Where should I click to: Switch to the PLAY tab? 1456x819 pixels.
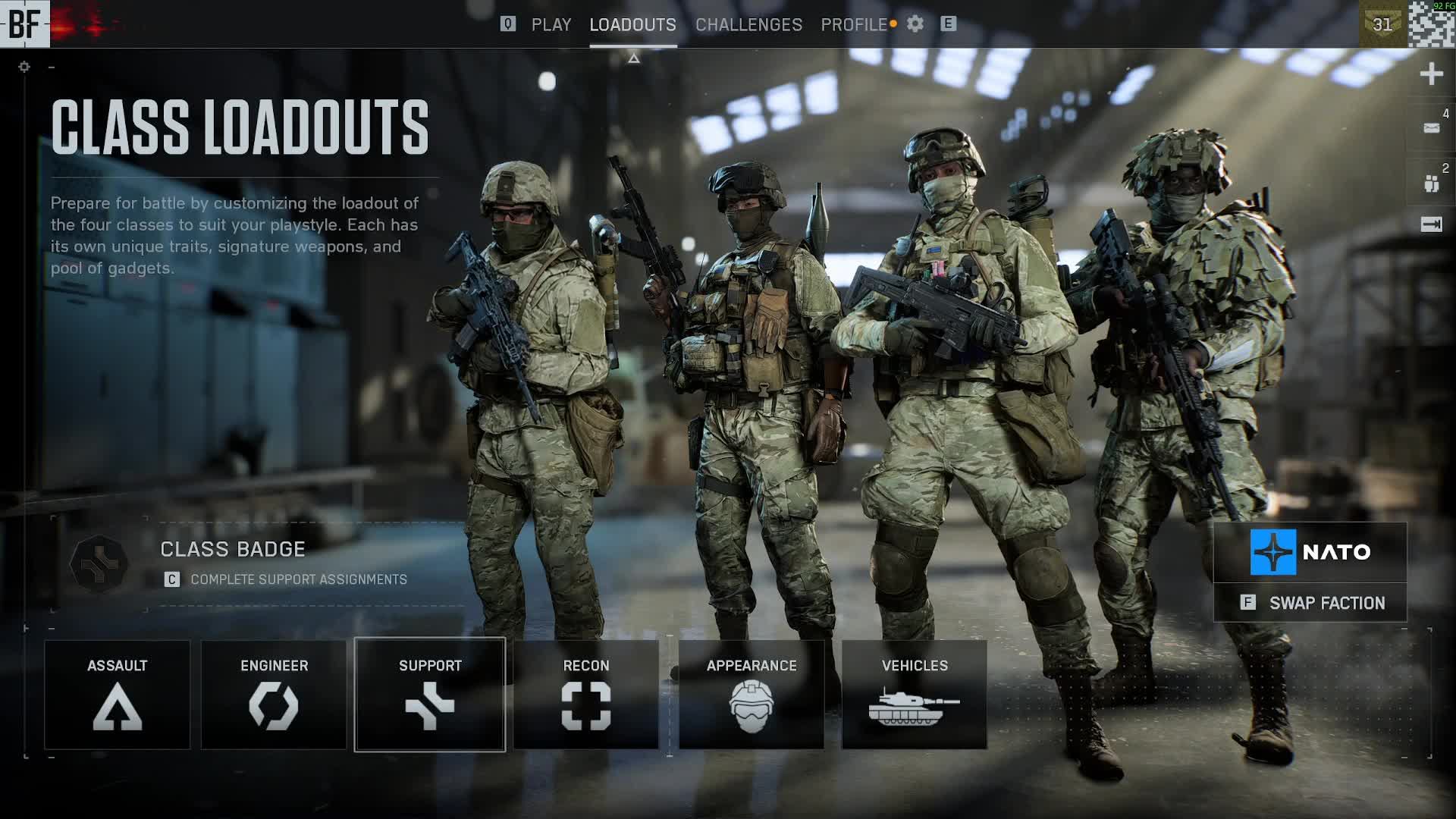click(551, 24)
